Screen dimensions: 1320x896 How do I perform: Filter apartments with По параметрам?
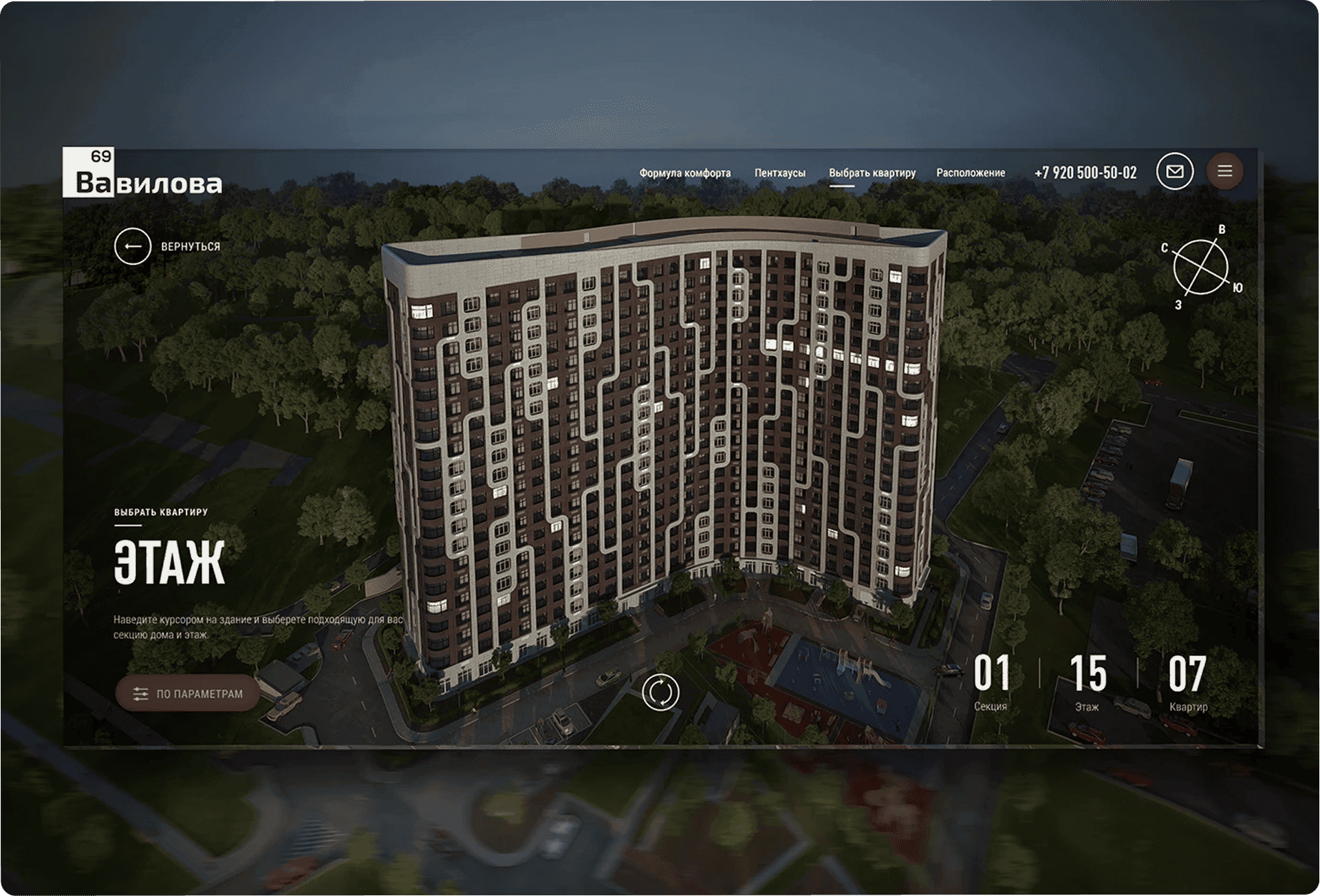pyautogui.click(x=188, y=693)
